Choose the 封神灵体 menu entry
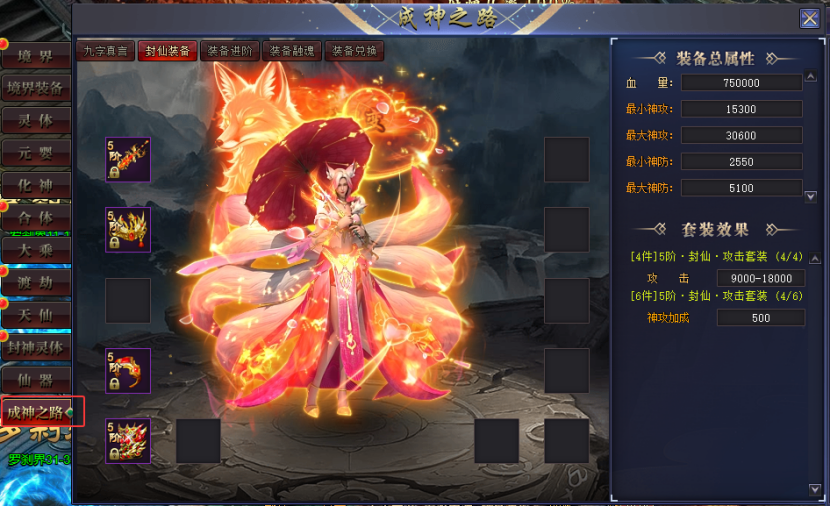The width and height of the screenshot is (831, 507). tap(36, 348)
